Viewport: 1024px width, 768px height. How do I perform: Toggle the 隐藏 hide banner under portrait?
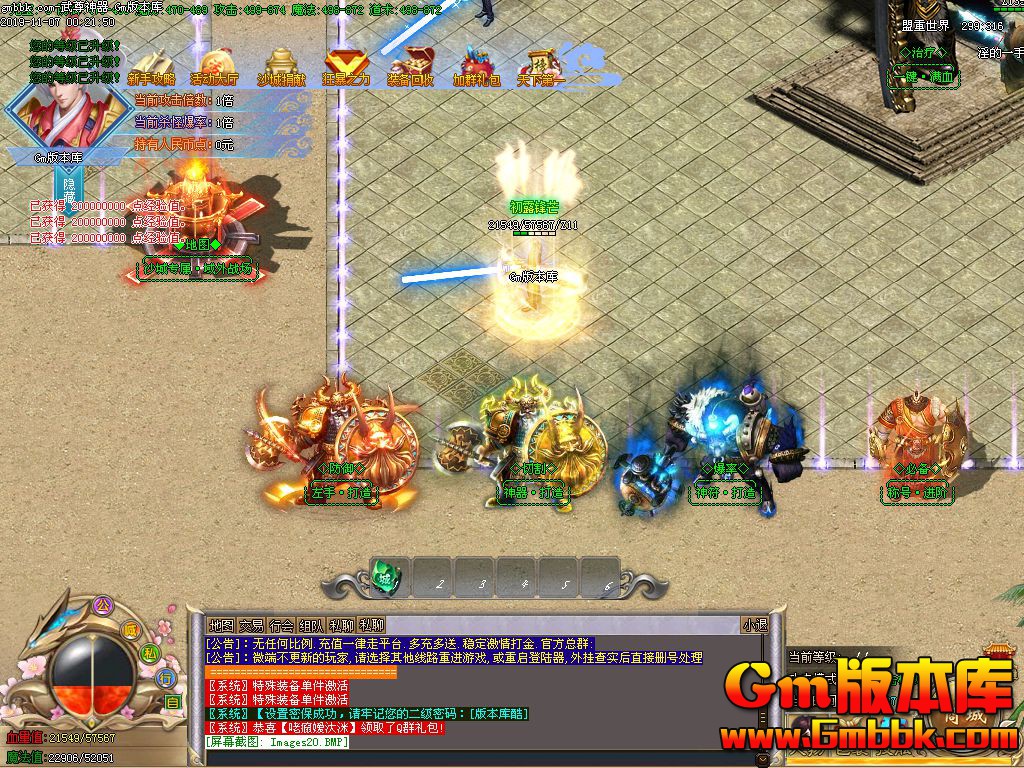click(69, 189)
